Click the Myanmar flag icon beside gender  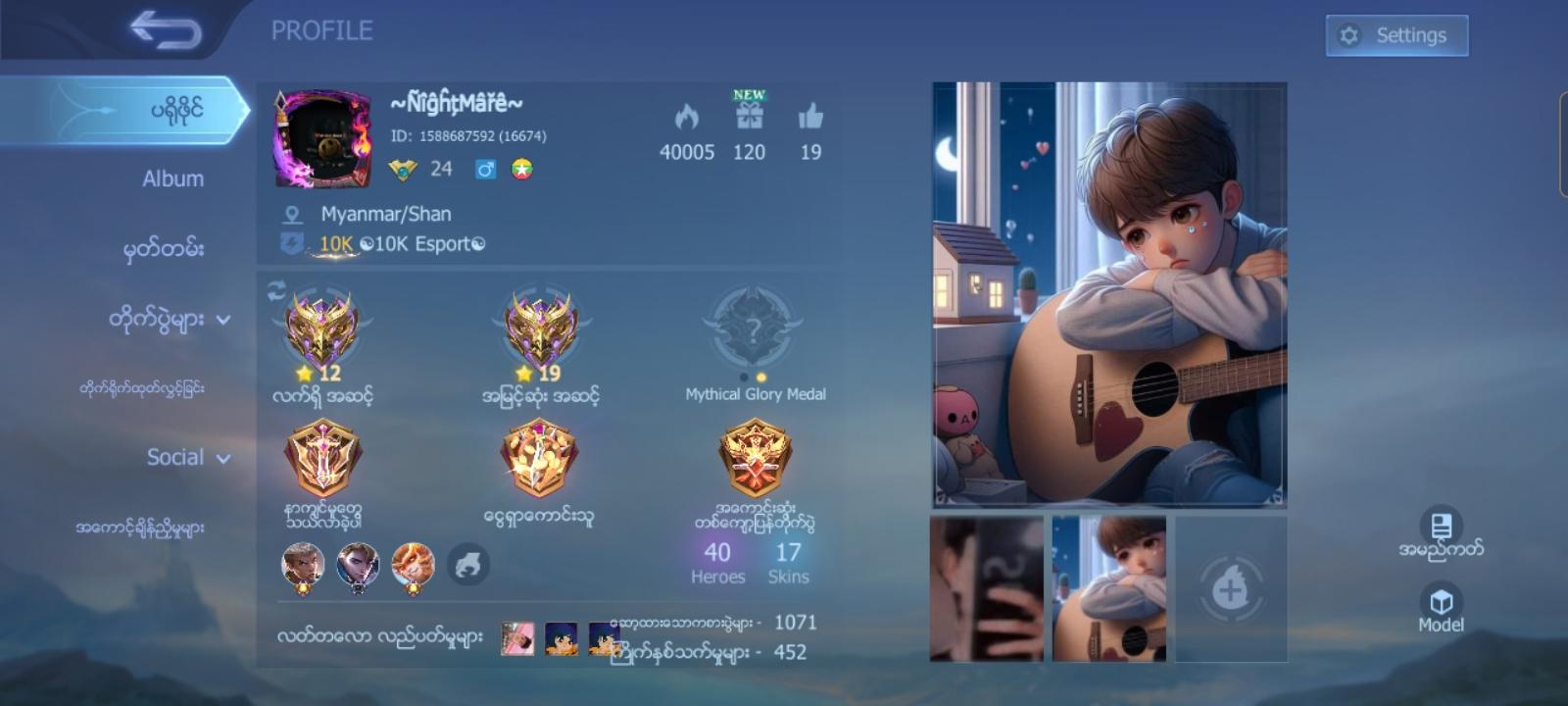coord(521,168)
